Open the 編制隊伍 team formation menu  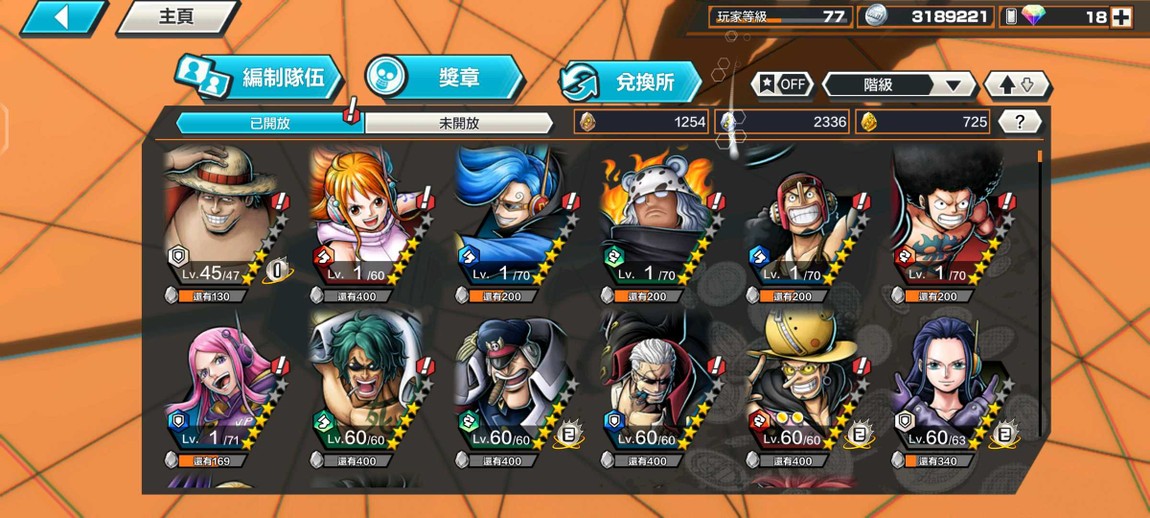pyautogui.click(x=261, y=78)
